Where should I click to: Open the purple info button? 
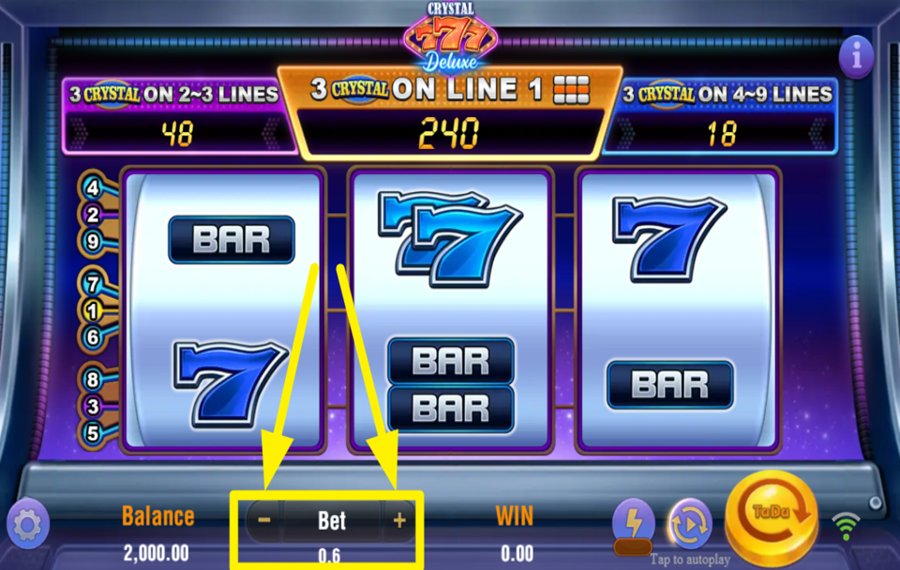click(x=856, y=57)
